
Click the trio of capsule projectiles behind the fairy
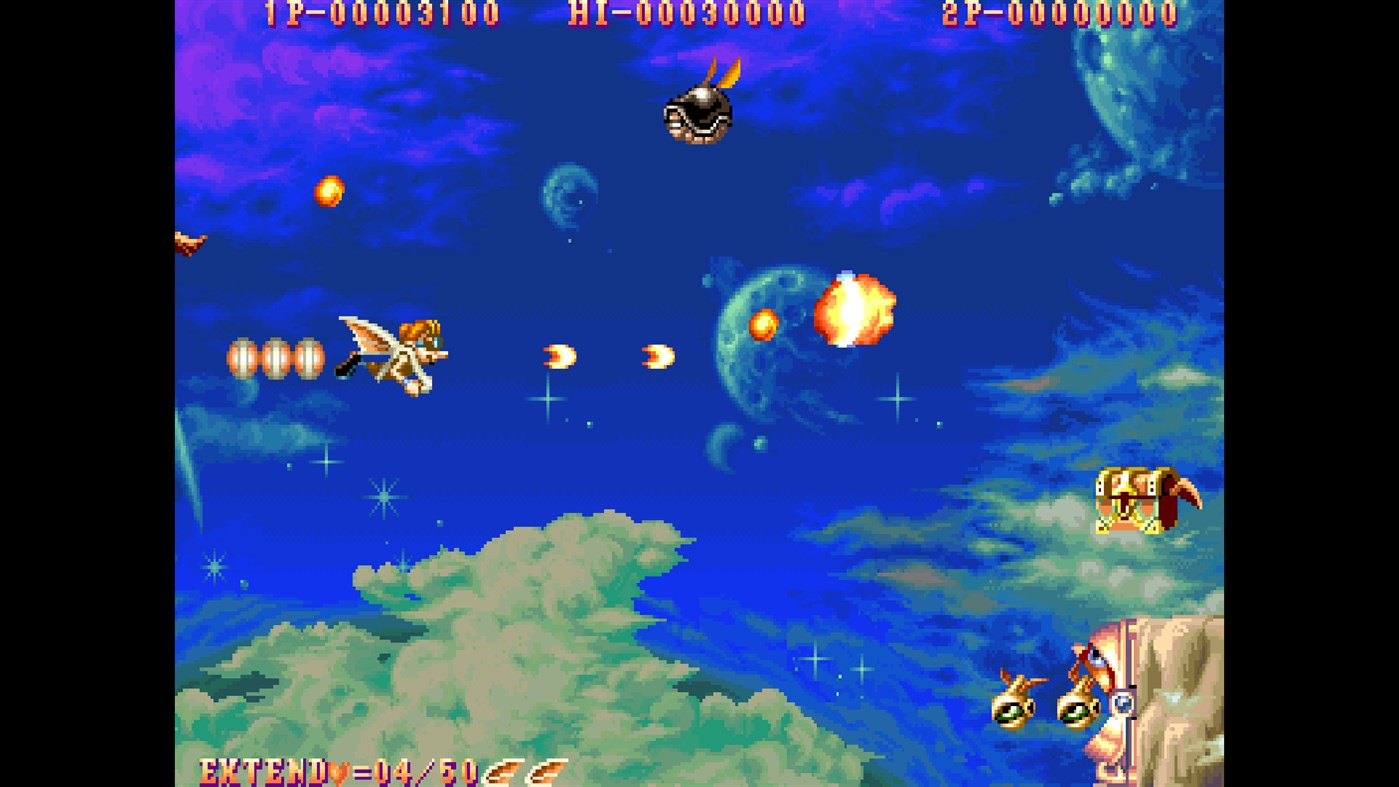pyautogui.click(x=274, y=356)
